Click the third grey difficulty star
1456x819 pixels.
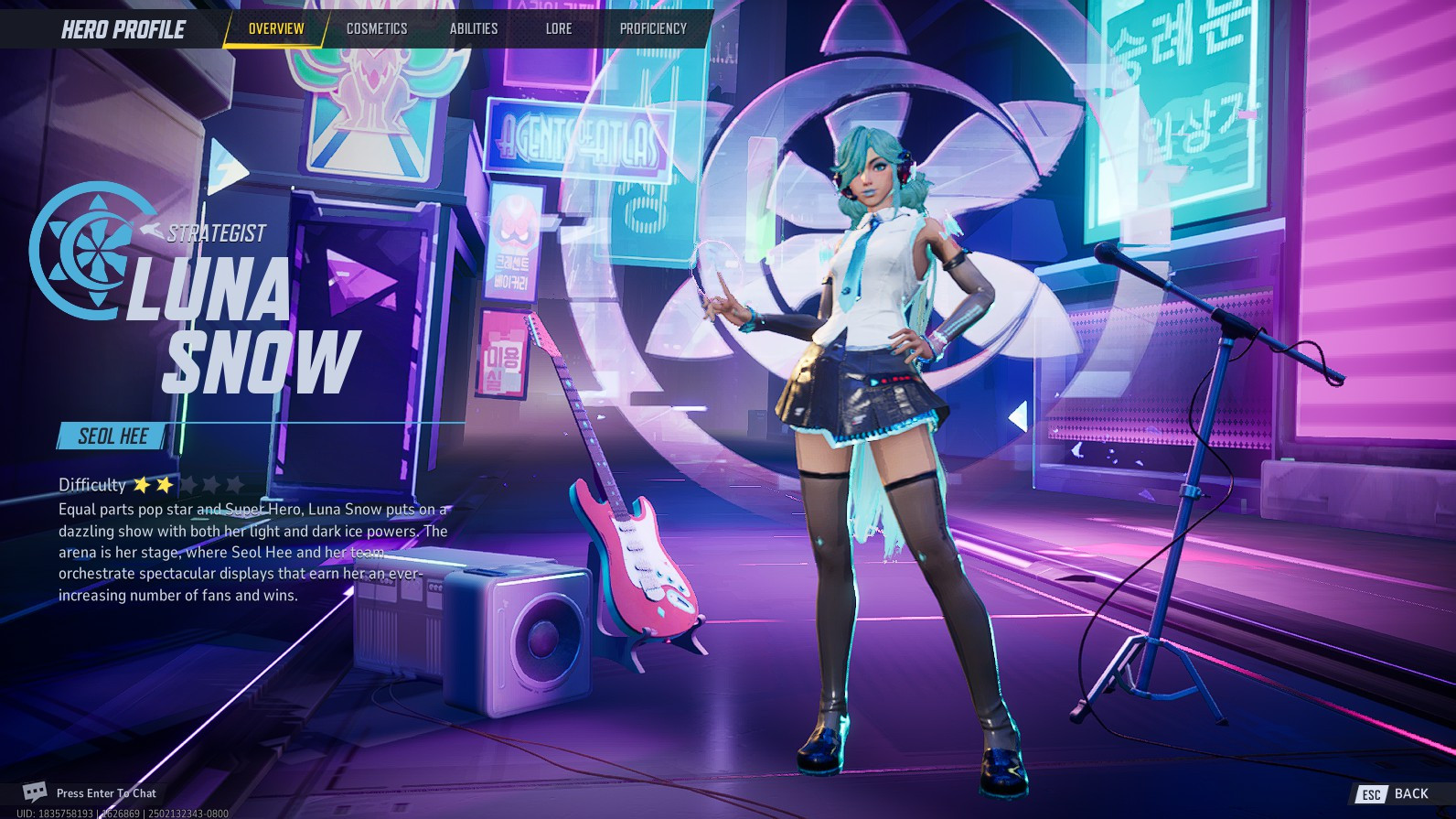click(x=190, y=483)
